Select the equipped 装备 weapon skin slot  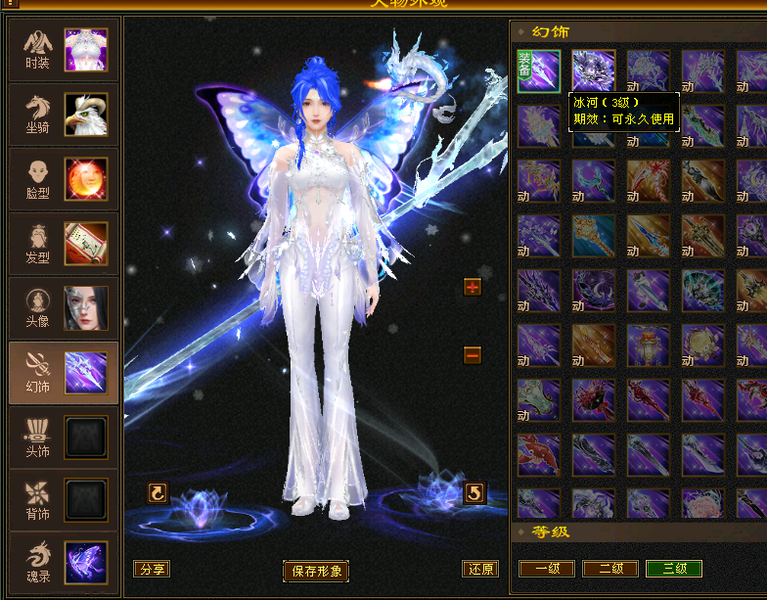(539, 71)
